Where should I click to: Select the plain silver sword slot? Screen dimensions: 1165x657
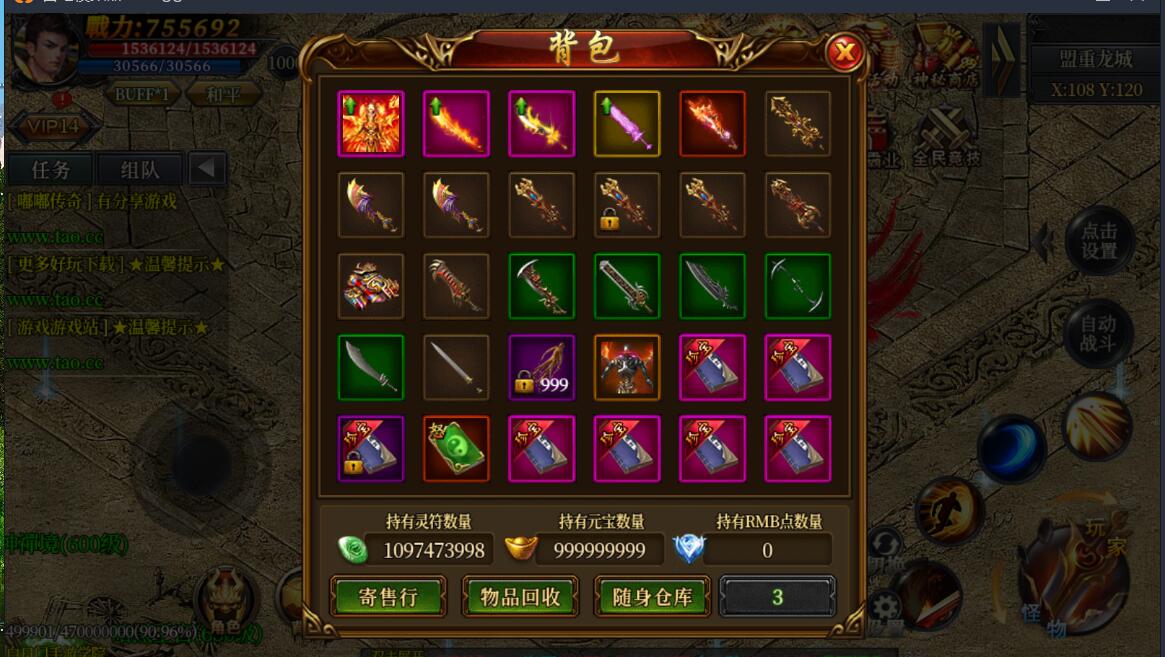pyautogui.click(x=456, y=367)
